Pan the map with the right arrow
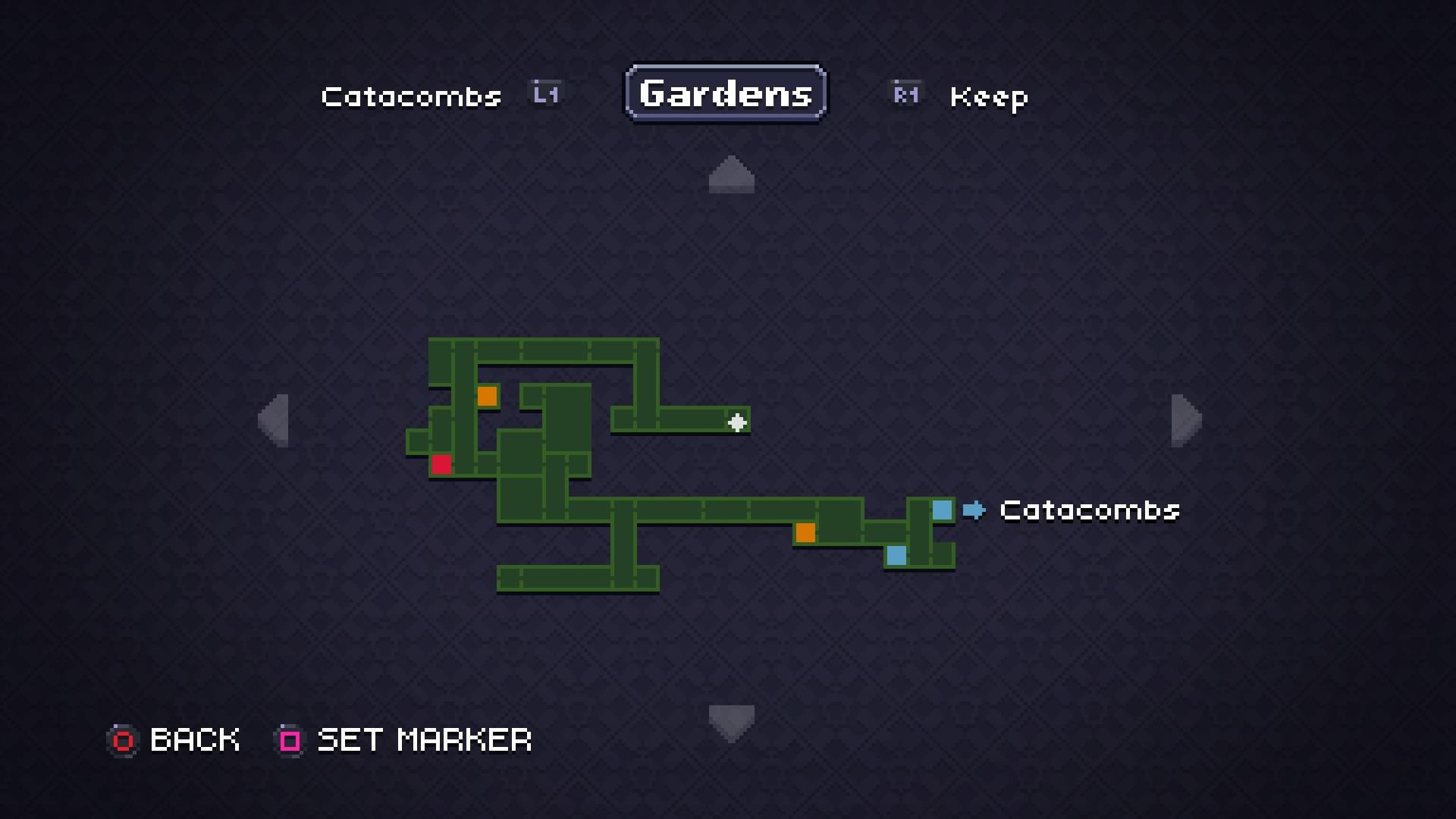The height and width of the screenshot is (819, 1456). click(1186, 420)
